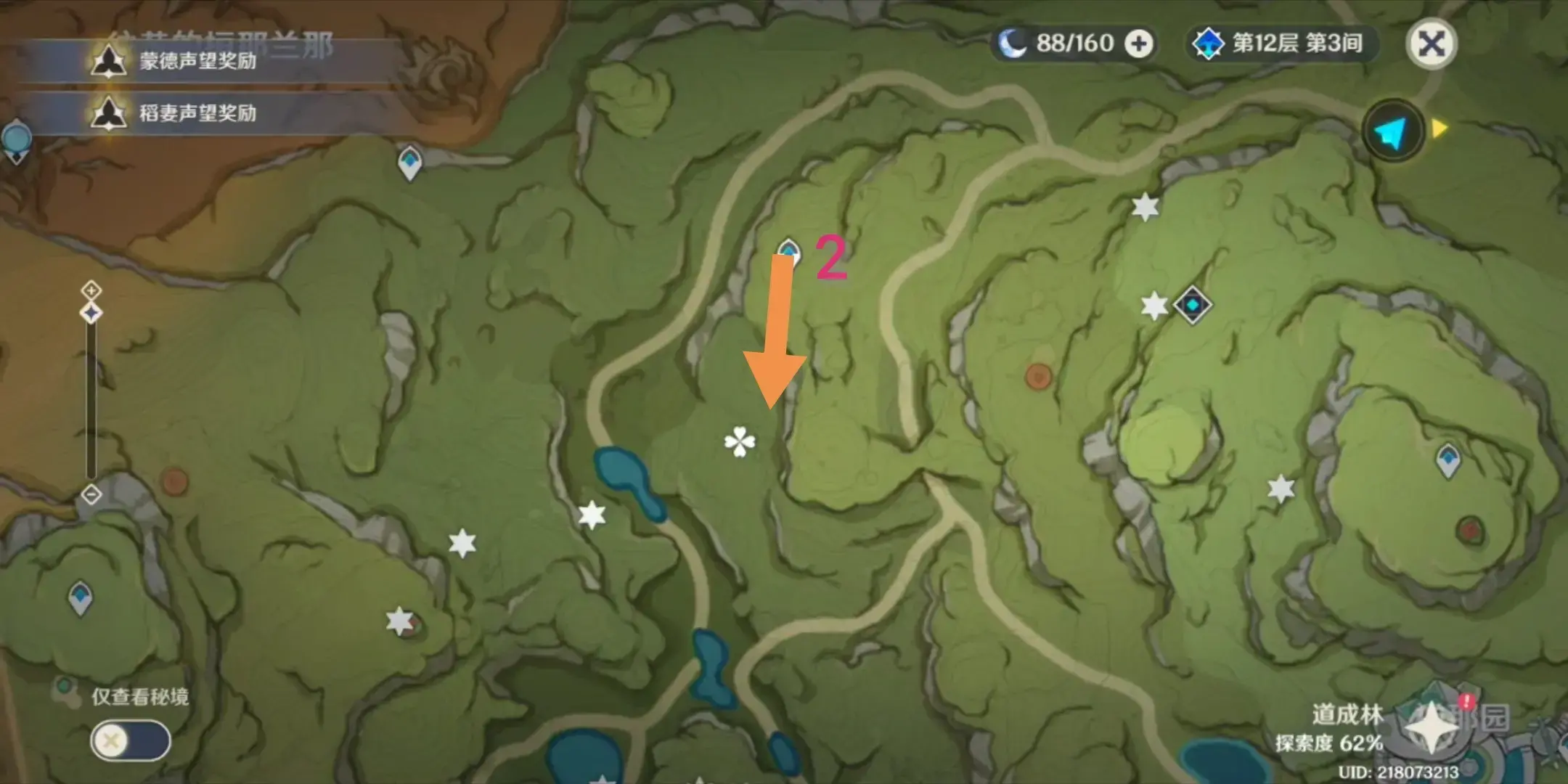Zoom in with the map's plus button
This screenshot has width=1568, height=784.
91,290
